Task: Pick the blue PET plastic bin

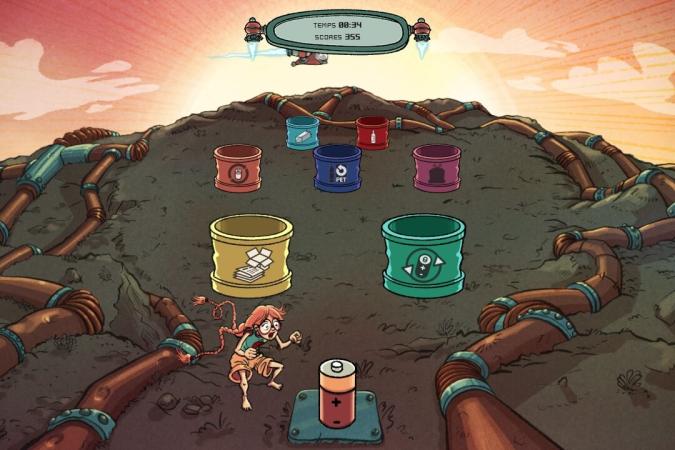Action: point(337,169)
